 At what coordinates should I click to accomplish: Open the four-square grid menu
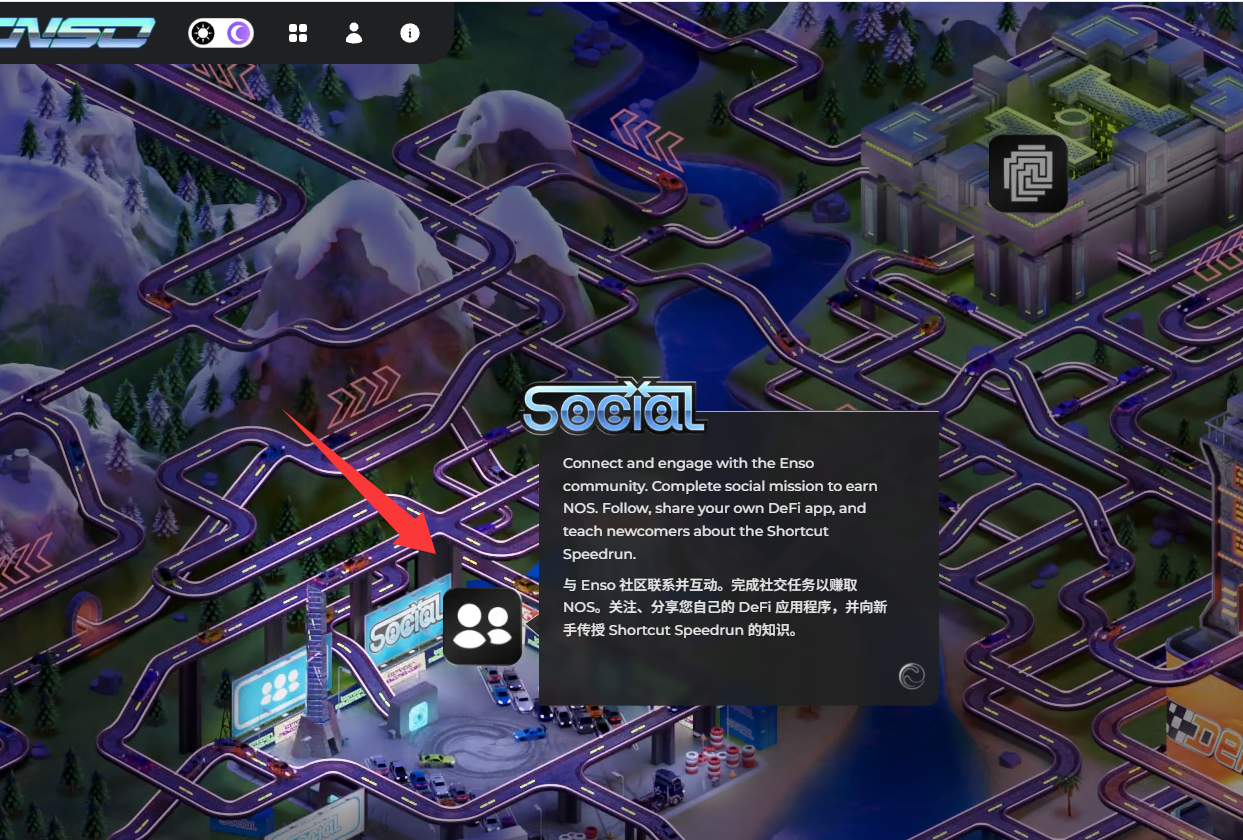point(298,33)
